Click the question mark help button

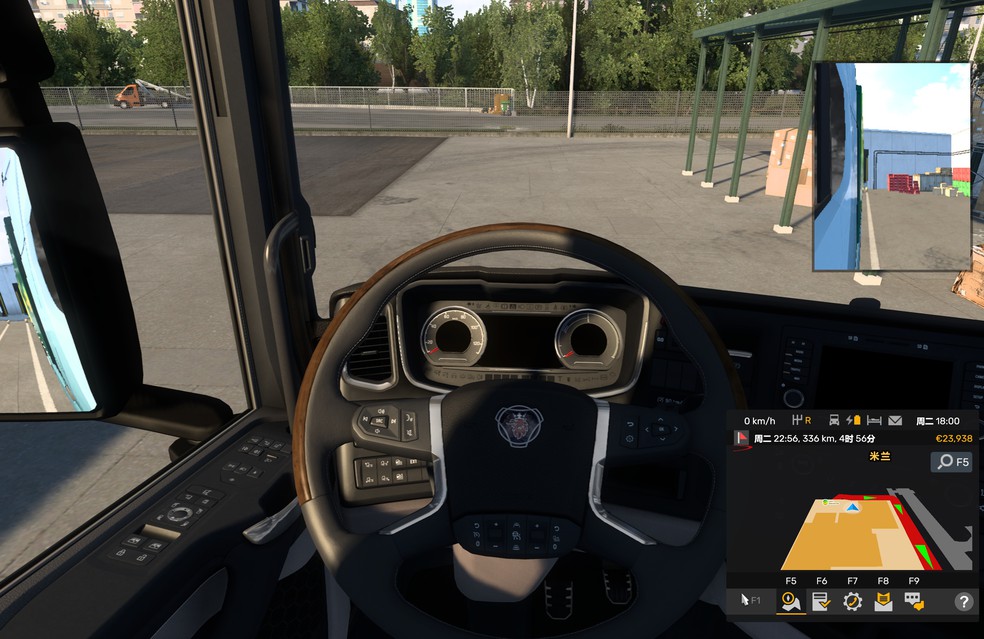(963, 602)
